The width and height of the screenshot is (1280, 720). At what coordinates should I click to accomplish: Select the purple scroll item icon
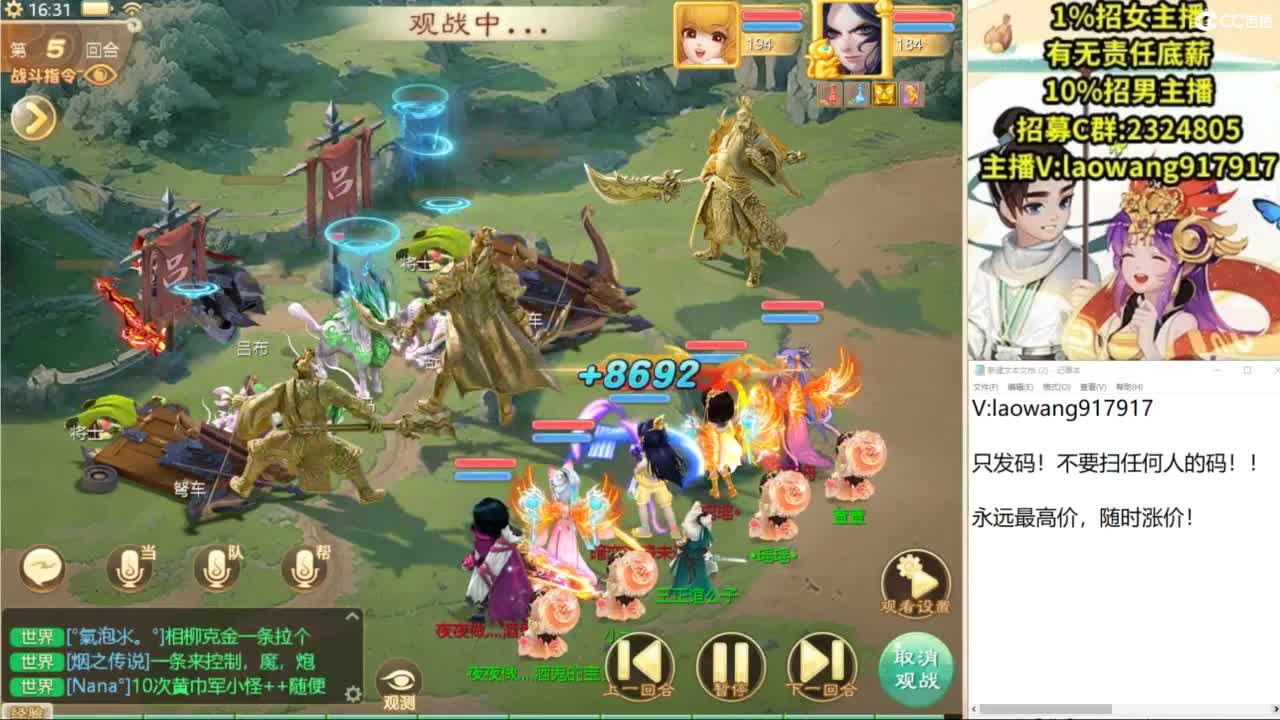[x=911, y=95]
